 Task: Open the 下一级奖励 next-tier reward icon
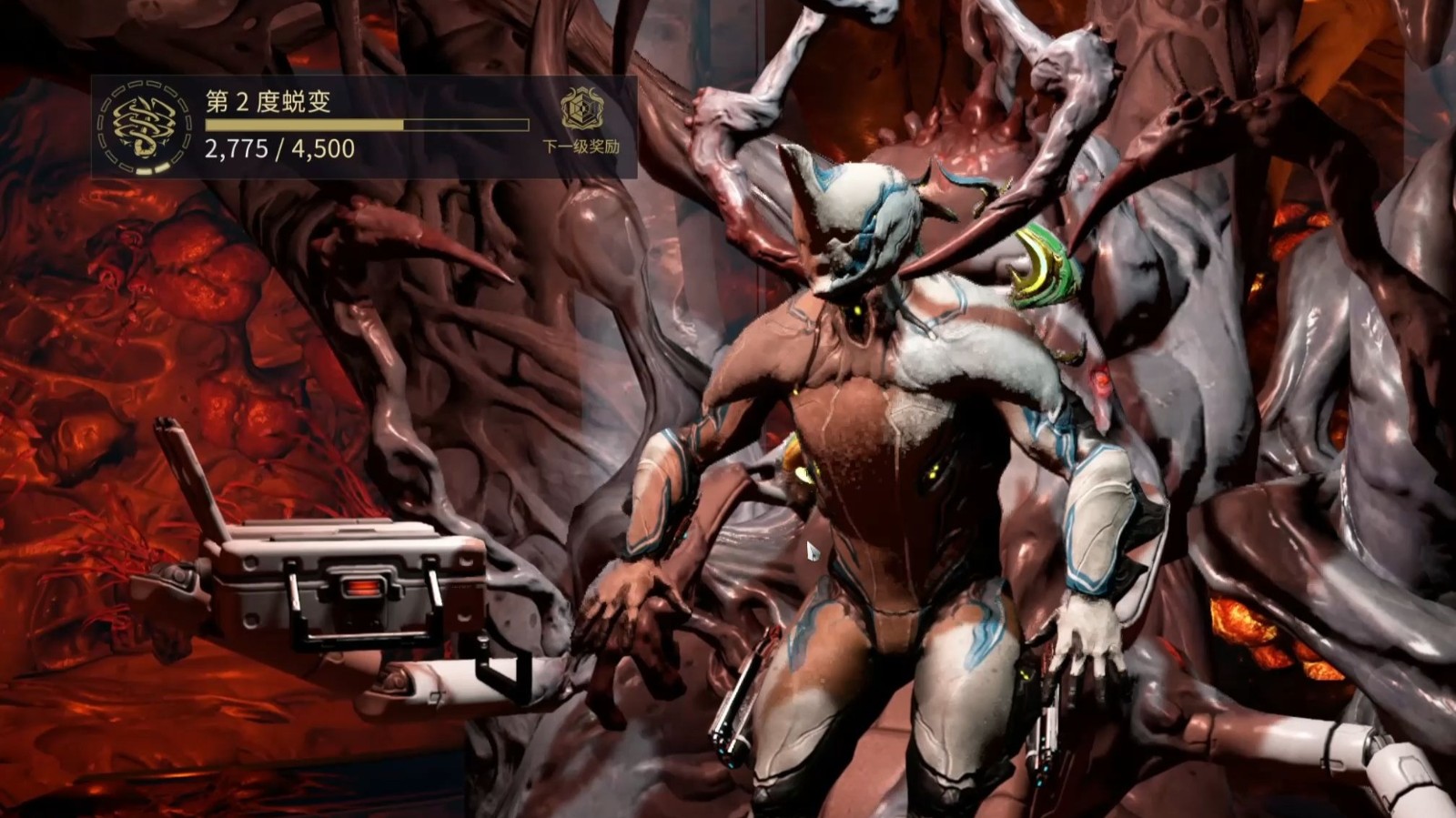[581, 110]
